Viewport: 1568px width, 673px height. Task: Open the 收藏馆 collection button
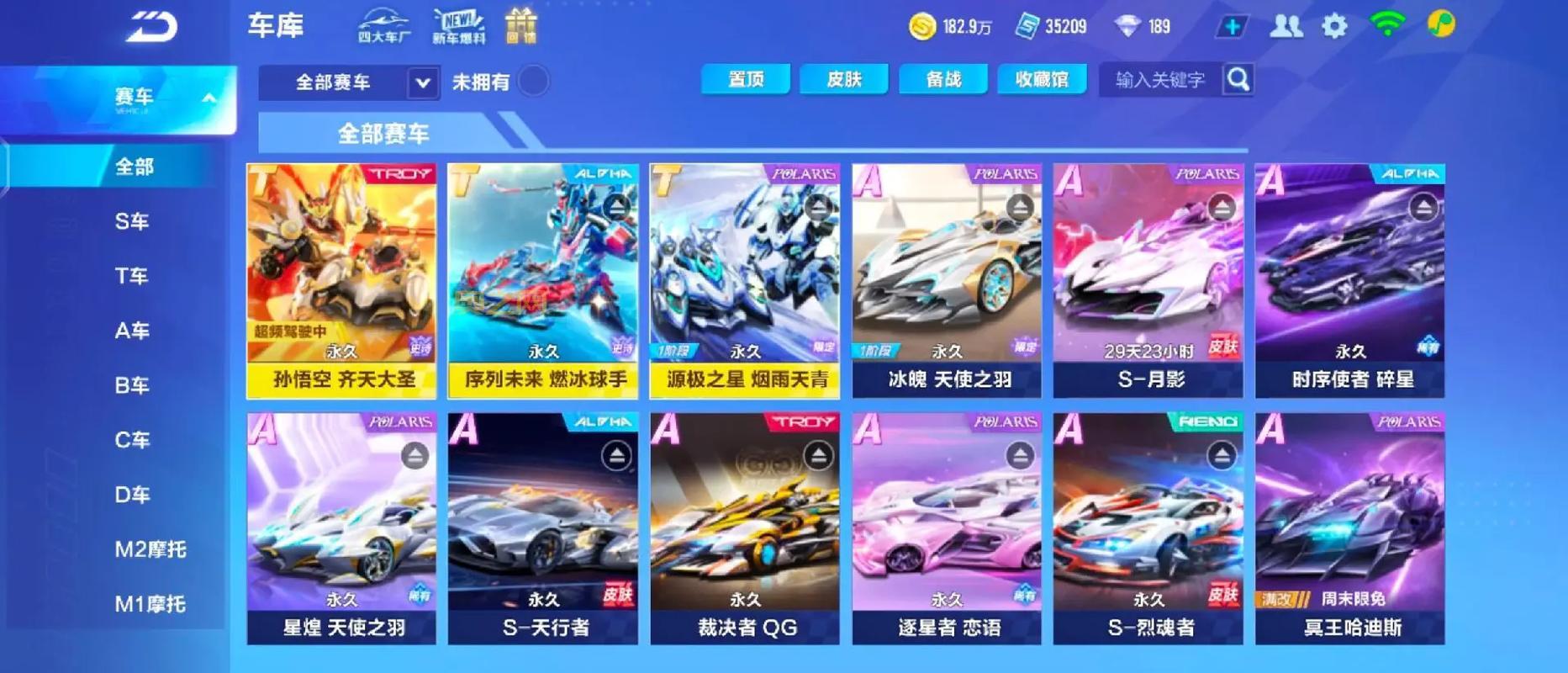click(1042, 78)
